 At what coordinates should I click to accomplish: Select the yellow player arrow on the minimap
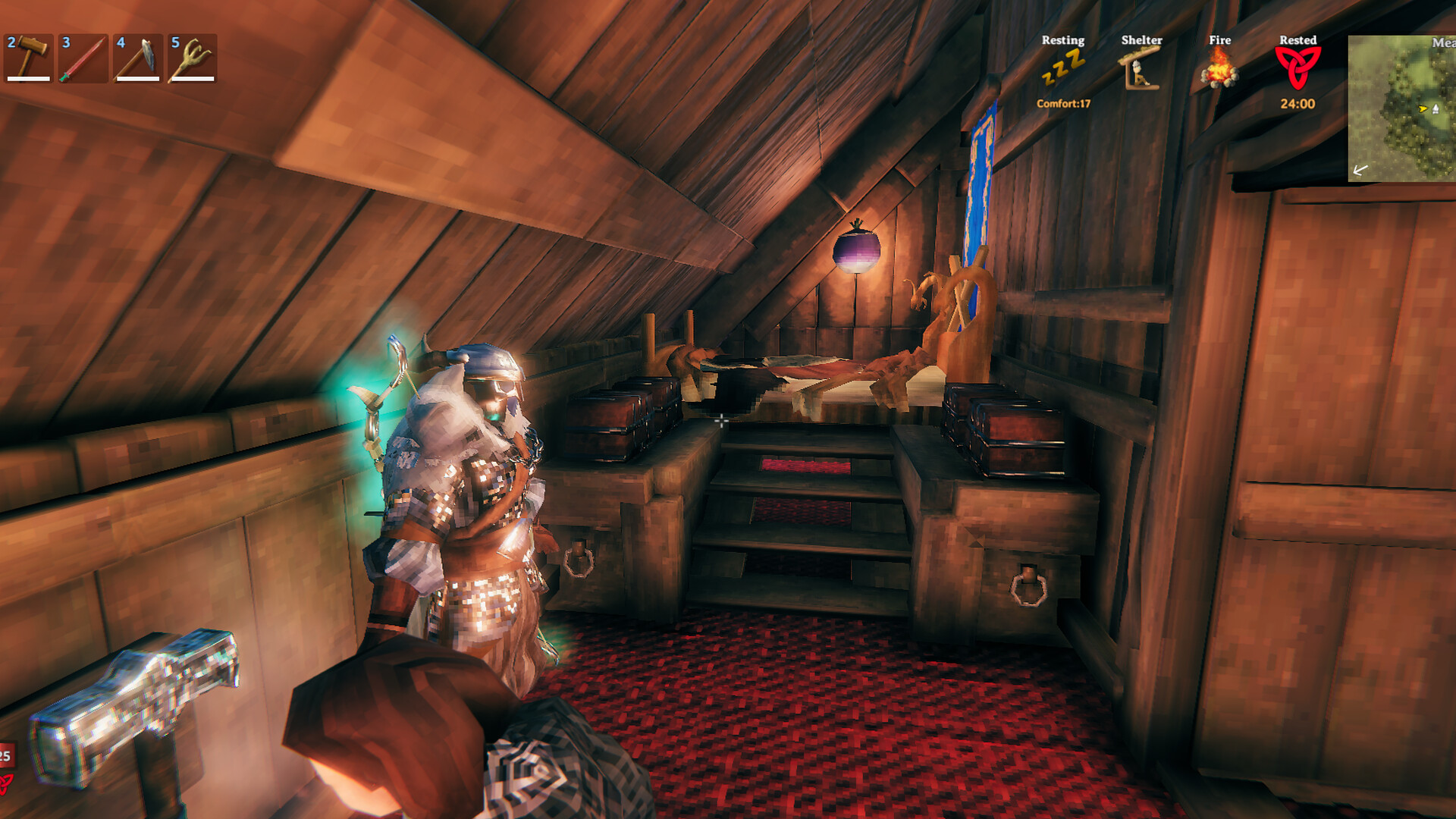(x=1423, y=108)
